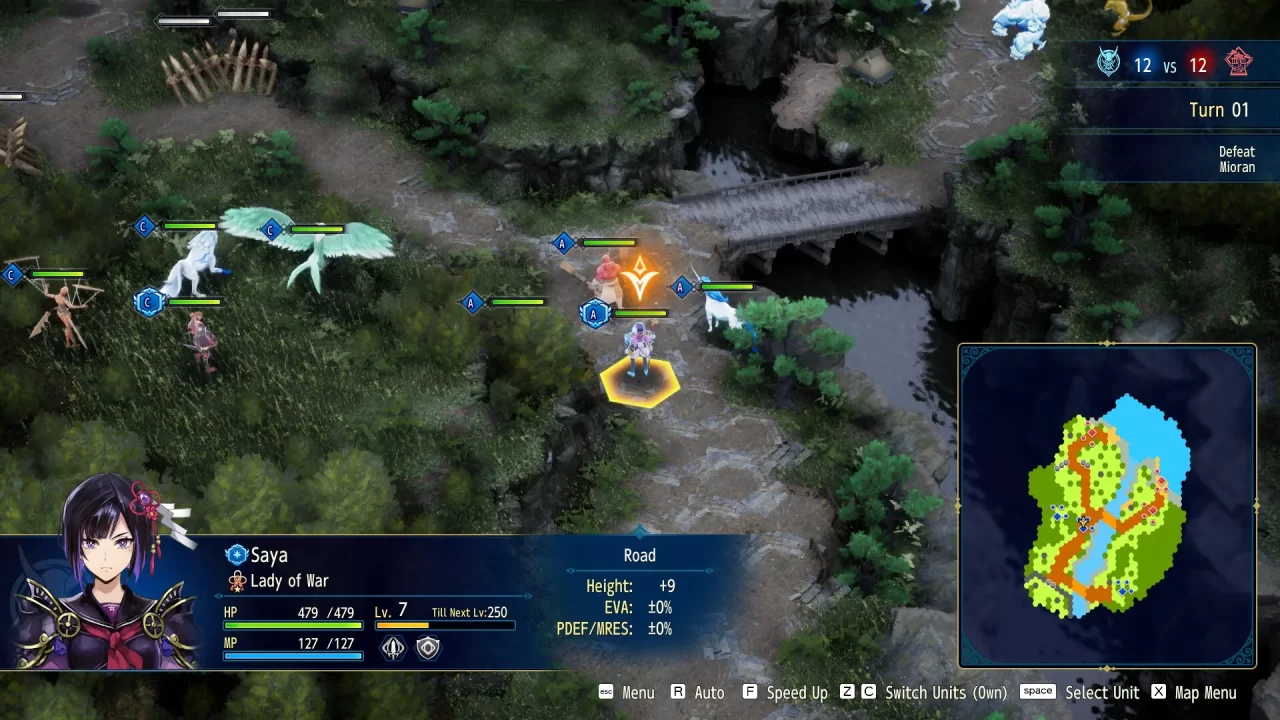Click the blue A marker on the selected unit

tap(593, 313)
